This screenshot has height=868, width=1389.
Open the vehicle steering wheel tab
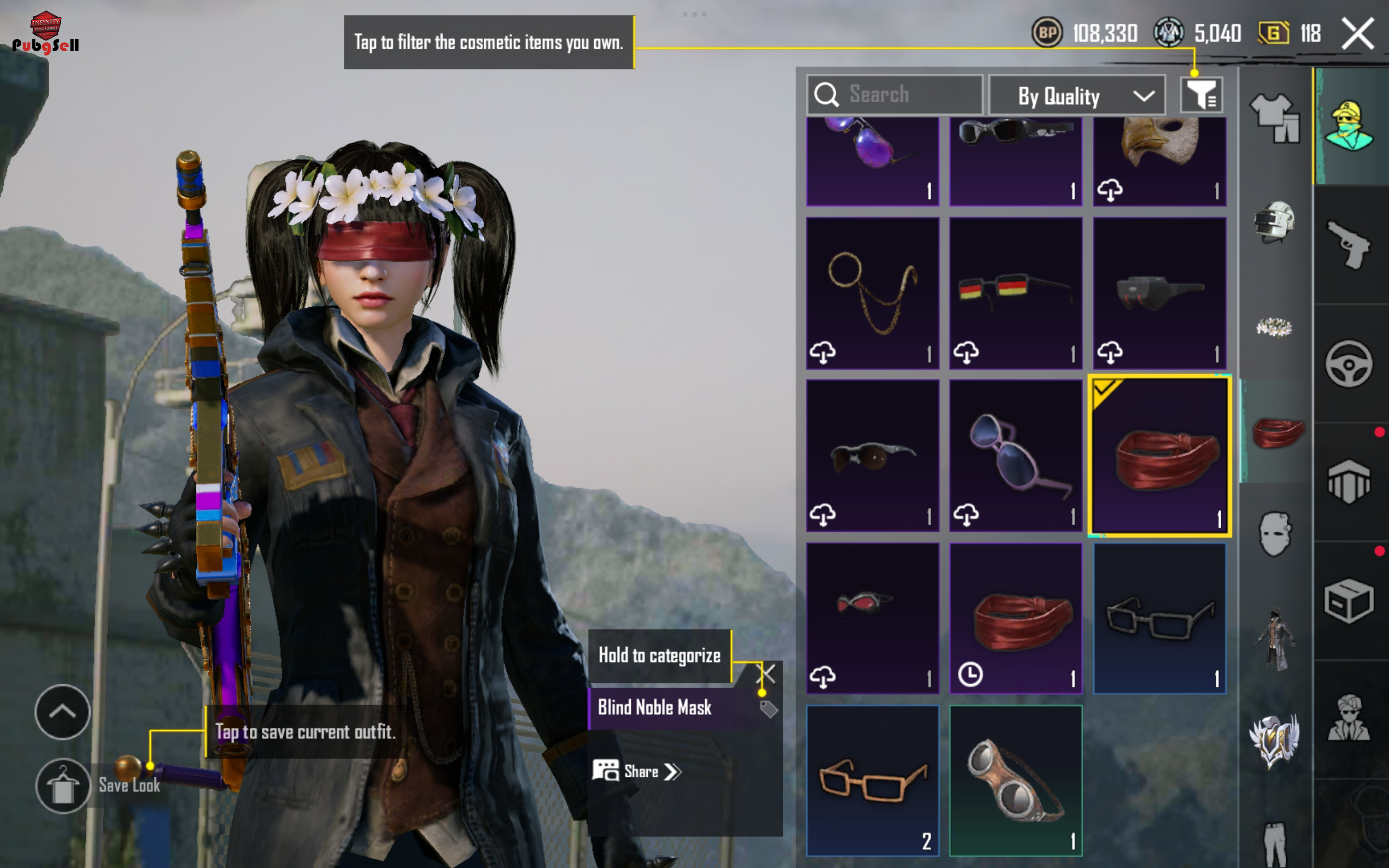tap(1349, 364)
